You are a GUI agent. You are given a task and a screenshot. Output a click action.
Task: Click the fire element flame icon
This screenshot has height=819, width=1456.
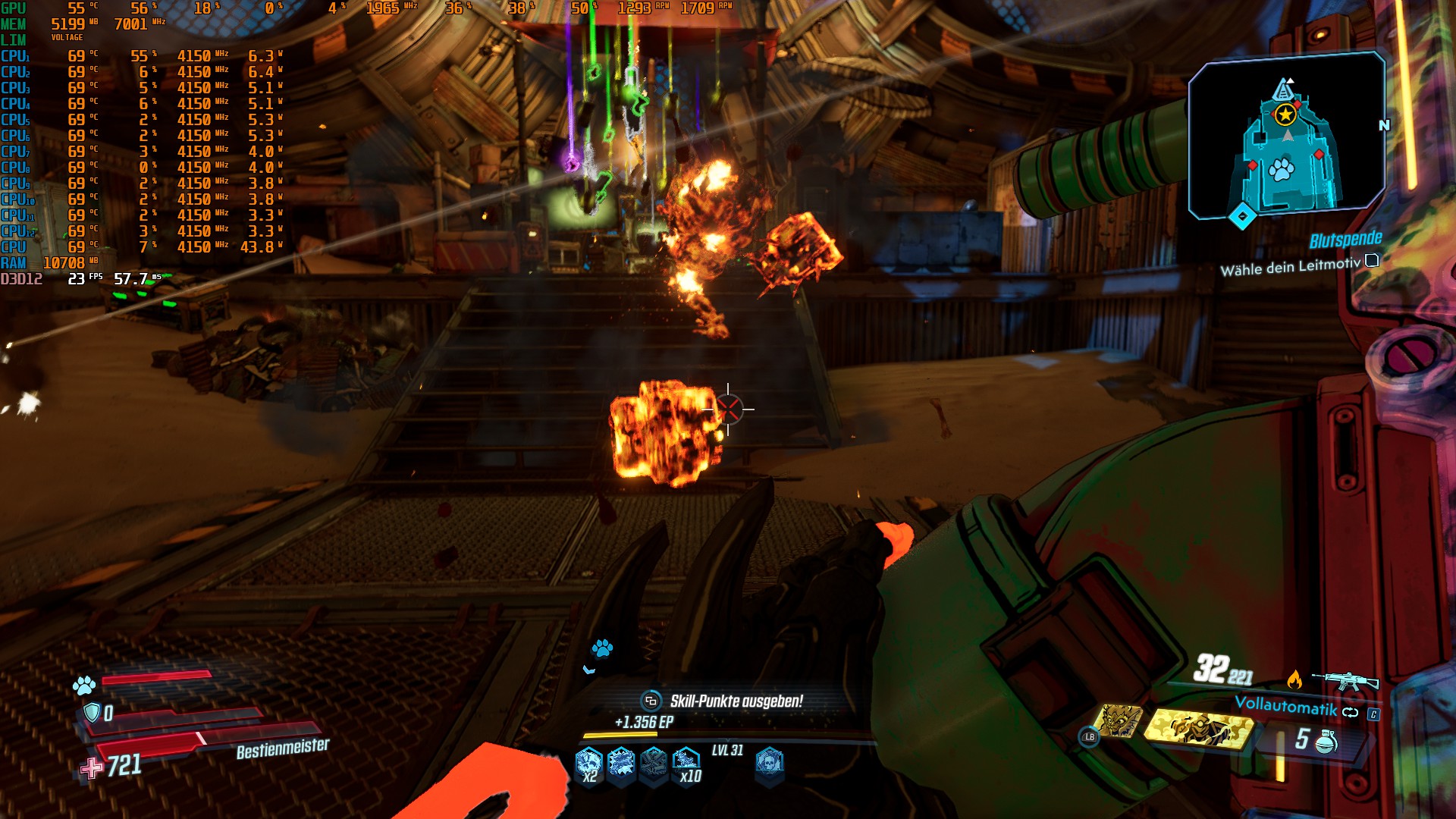pos(1294,679)
